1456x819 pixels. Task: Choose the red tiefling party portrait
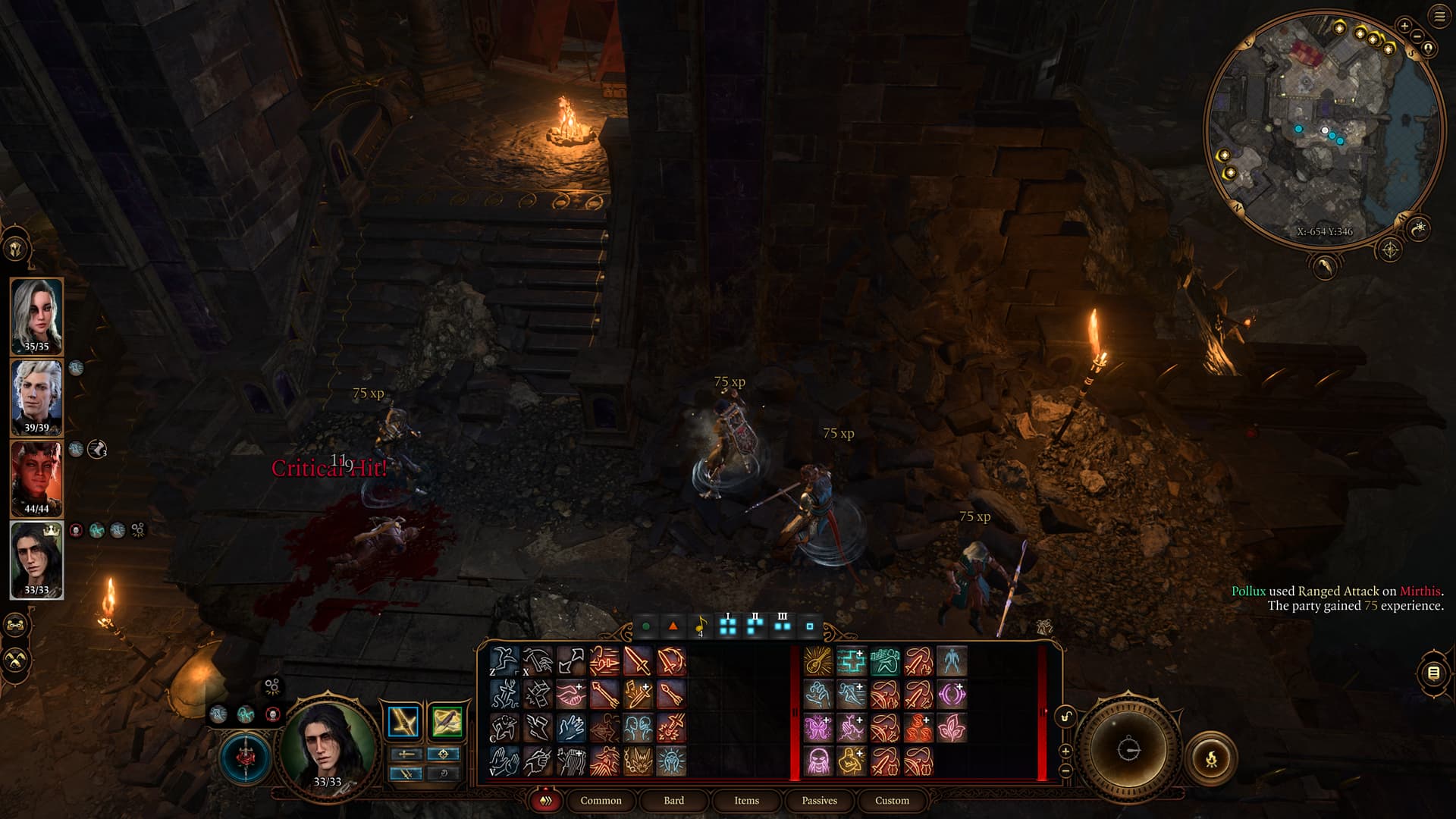pyautogui.click(x=36, y=479)
